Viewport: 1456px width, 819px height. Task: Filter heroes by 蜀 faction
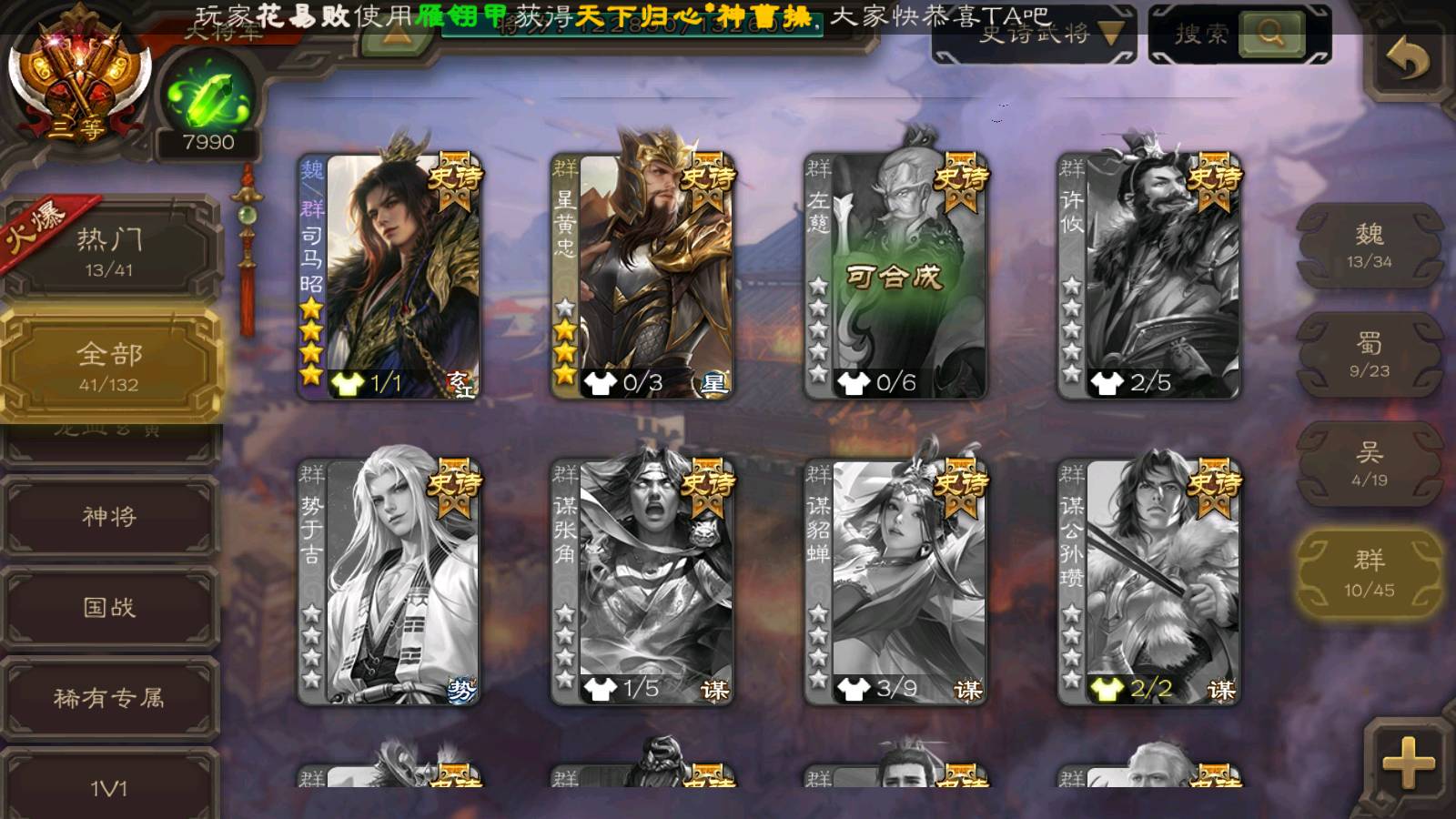pos(1369,355)
